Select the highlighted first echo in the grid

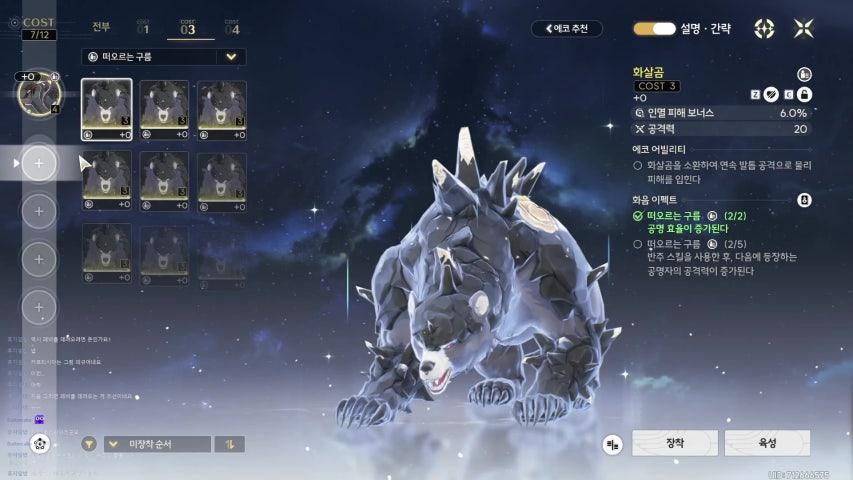coord(106,109)
